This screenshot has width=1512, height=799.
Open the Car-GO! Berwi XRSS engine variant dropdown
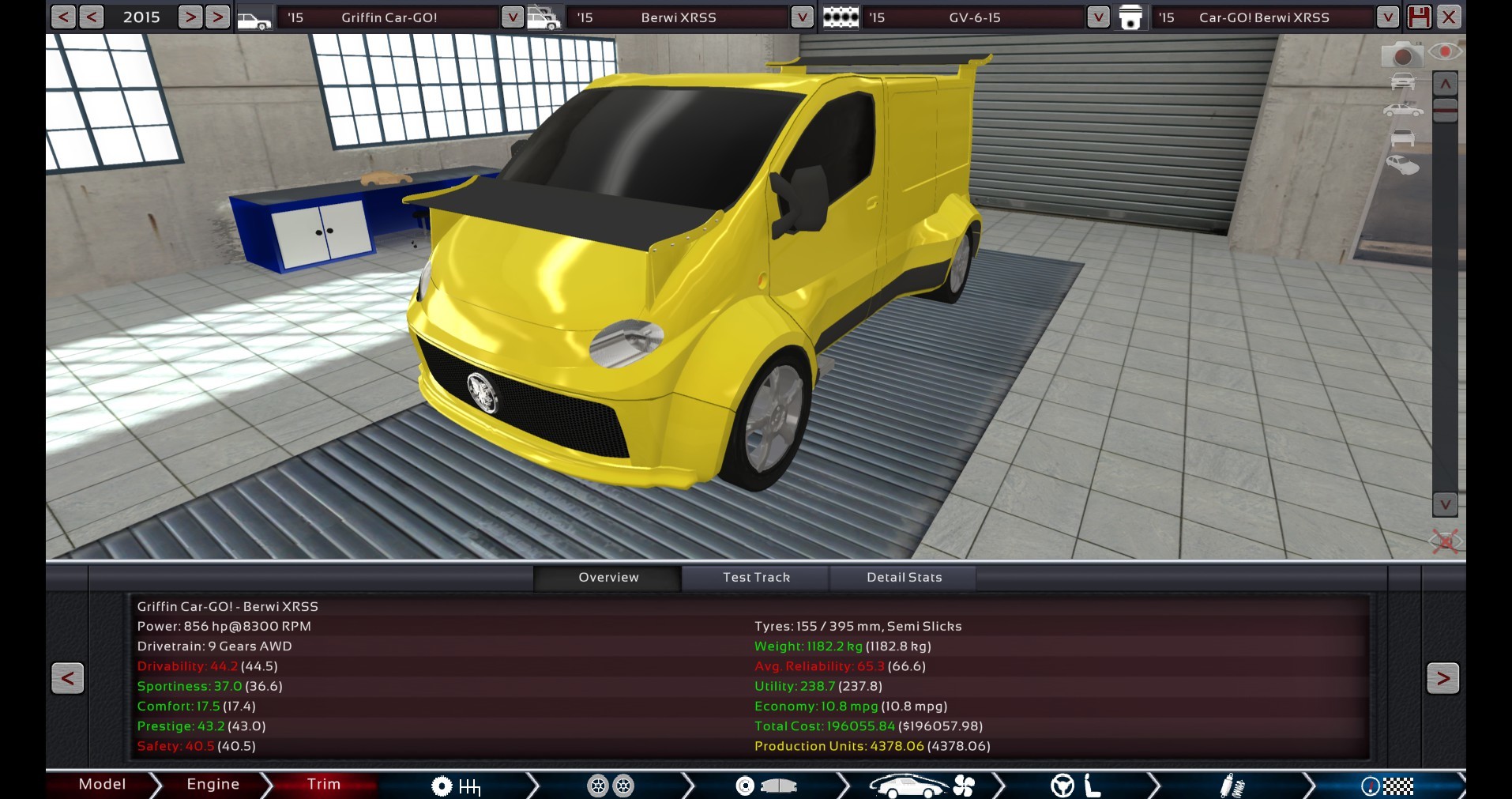(1387, 17)
